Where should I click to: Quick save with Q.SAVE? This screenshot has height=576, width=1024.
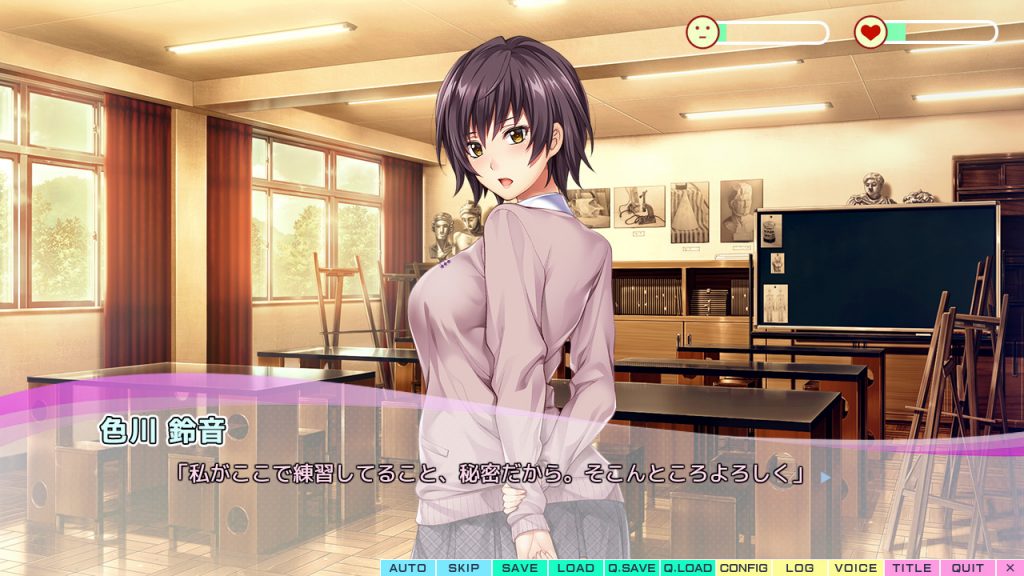click(x=632, y=568)
